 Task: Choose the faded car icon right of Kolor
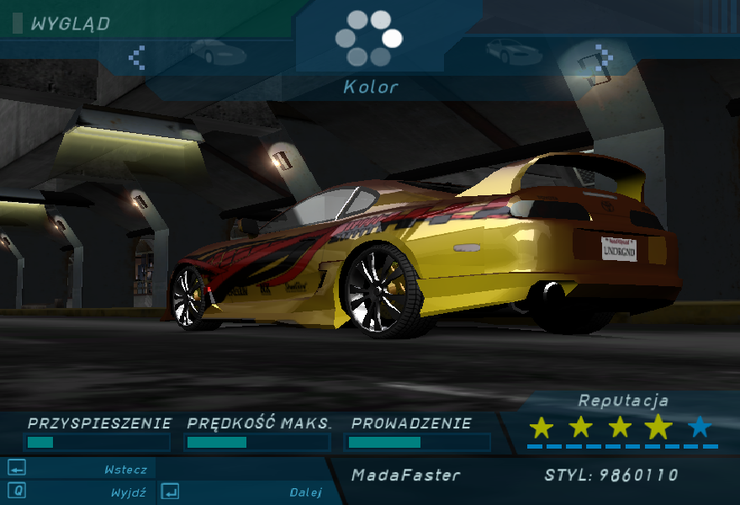[x=513, y=51]
